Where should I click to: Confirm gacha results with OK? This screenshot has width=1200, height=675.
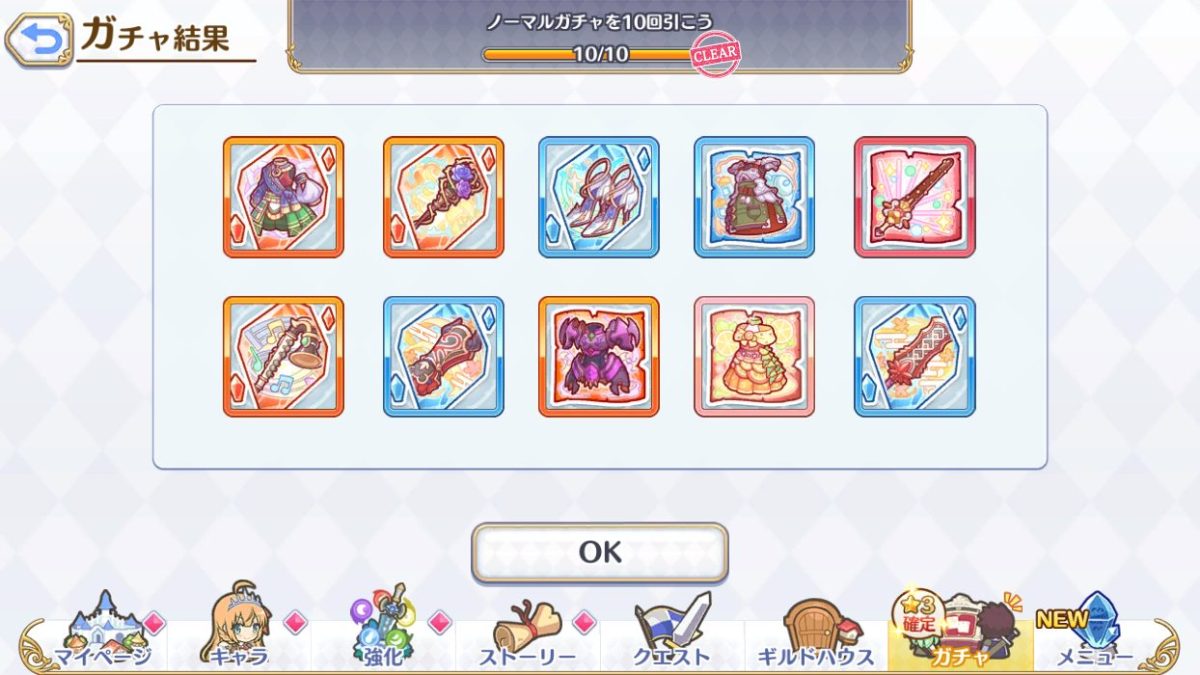[x=600, y=552]
